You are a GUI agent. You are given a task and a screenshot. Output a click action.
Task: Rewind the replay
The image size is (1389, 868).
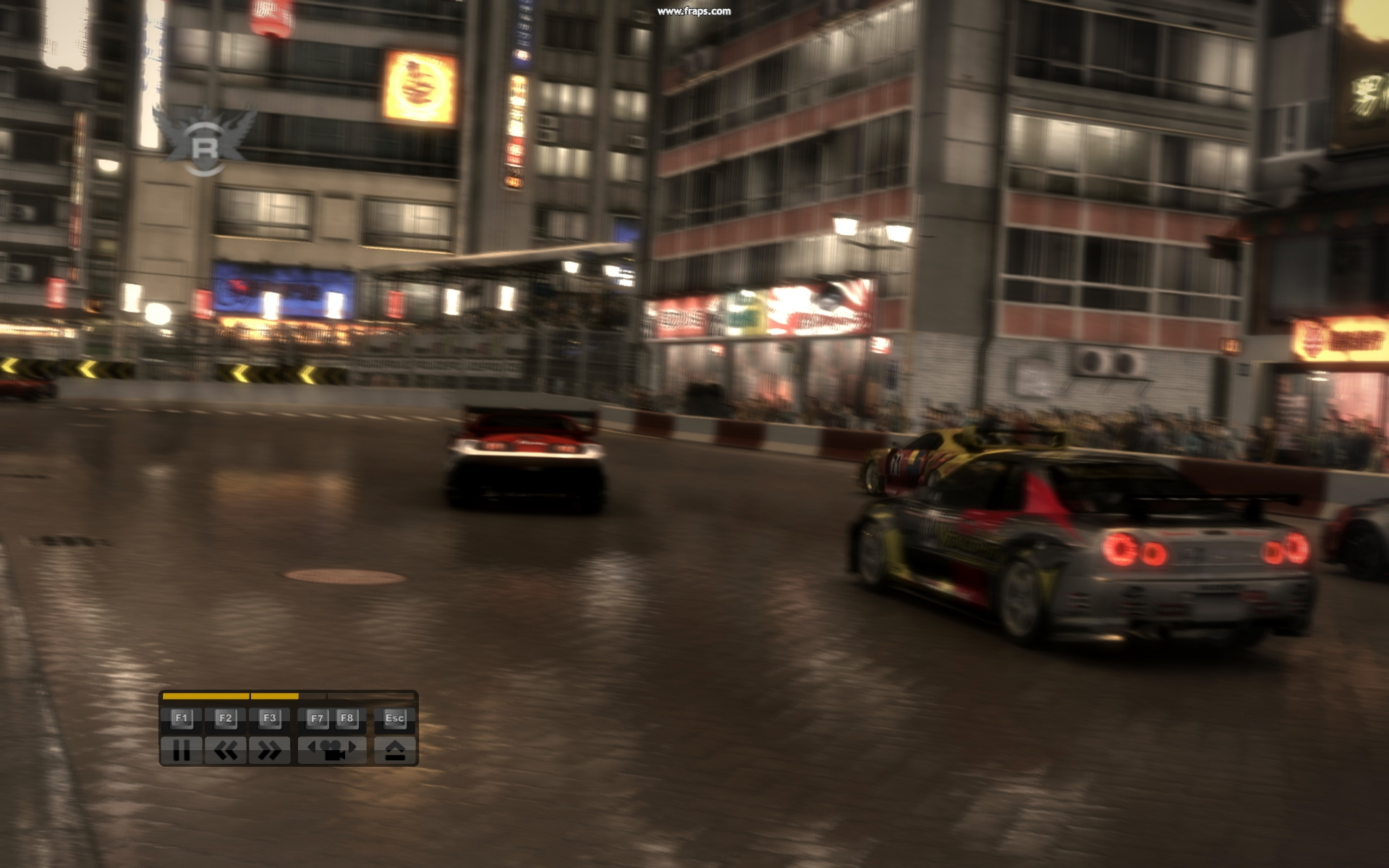[x=225, y=751]
